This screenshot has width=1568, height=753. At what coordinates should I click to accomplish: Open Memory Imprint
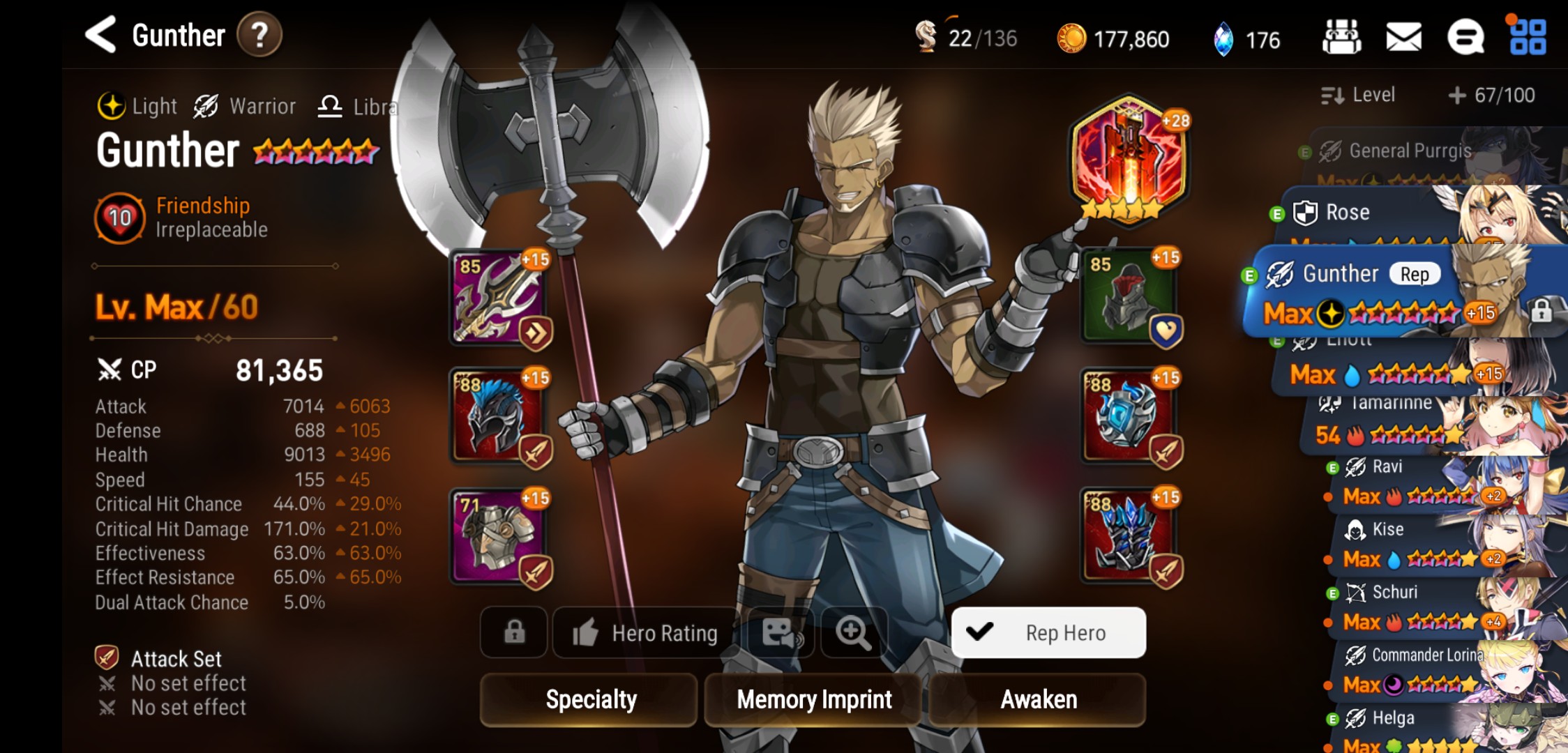(814, 699)
